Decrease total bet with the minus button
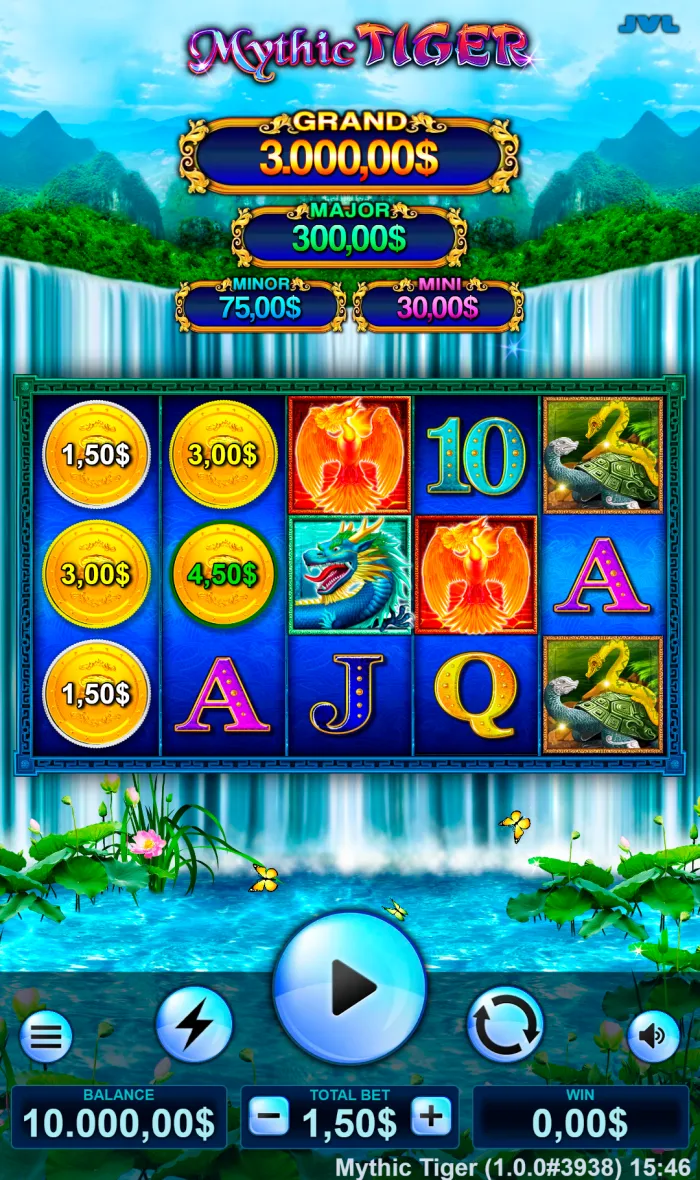This screenshot has height=1180, width=700. pos(269,1116)
